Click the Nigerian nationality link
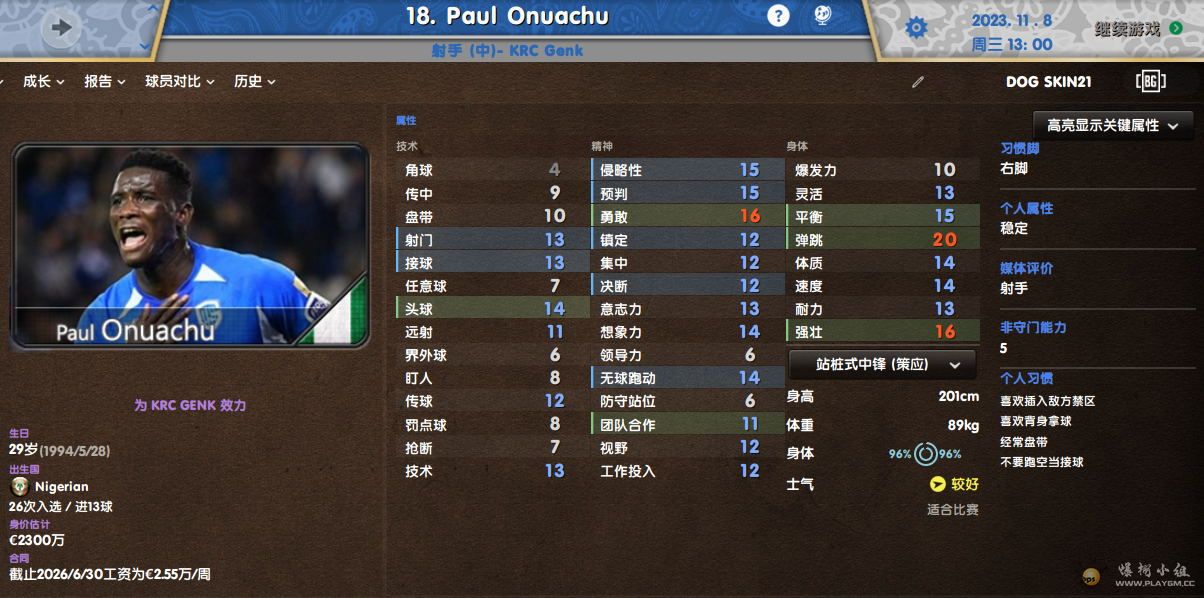The width and height of the screenshot is (1204, 598). pos(60,487)
